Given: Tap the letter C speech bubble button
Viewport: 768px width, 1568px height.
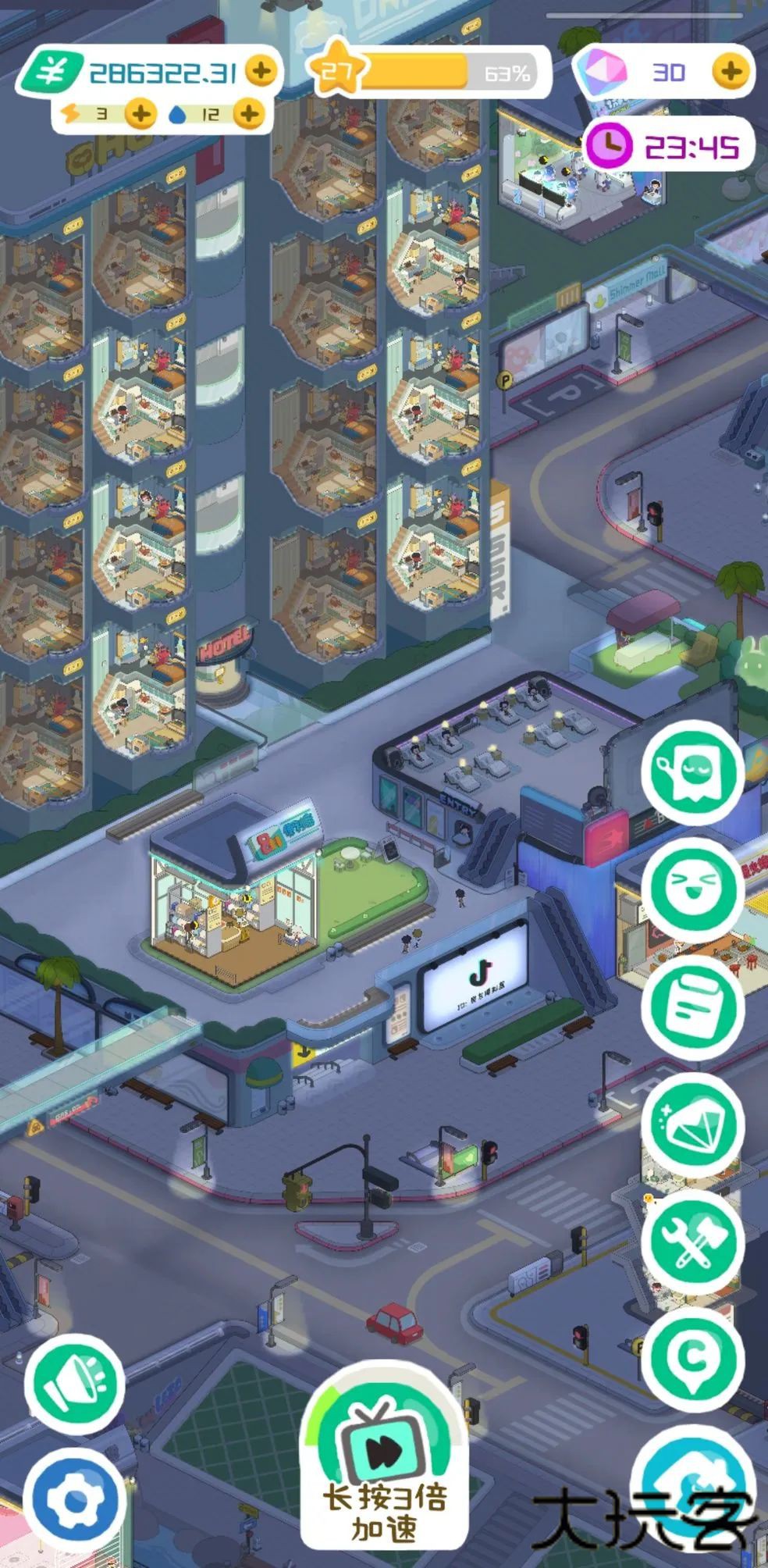Looking at the screenshot, I should click(692, 1359).
